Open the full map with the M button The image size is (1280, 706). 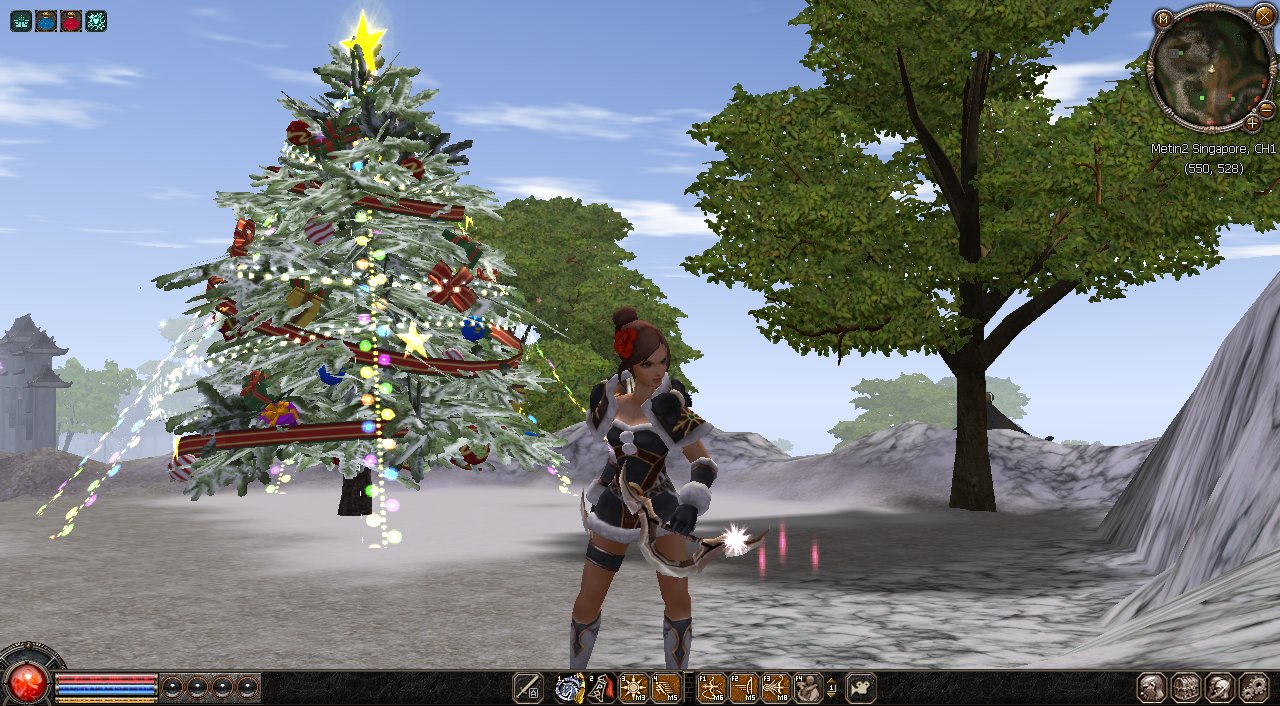pyautogui.click(x=1163, y=19)
